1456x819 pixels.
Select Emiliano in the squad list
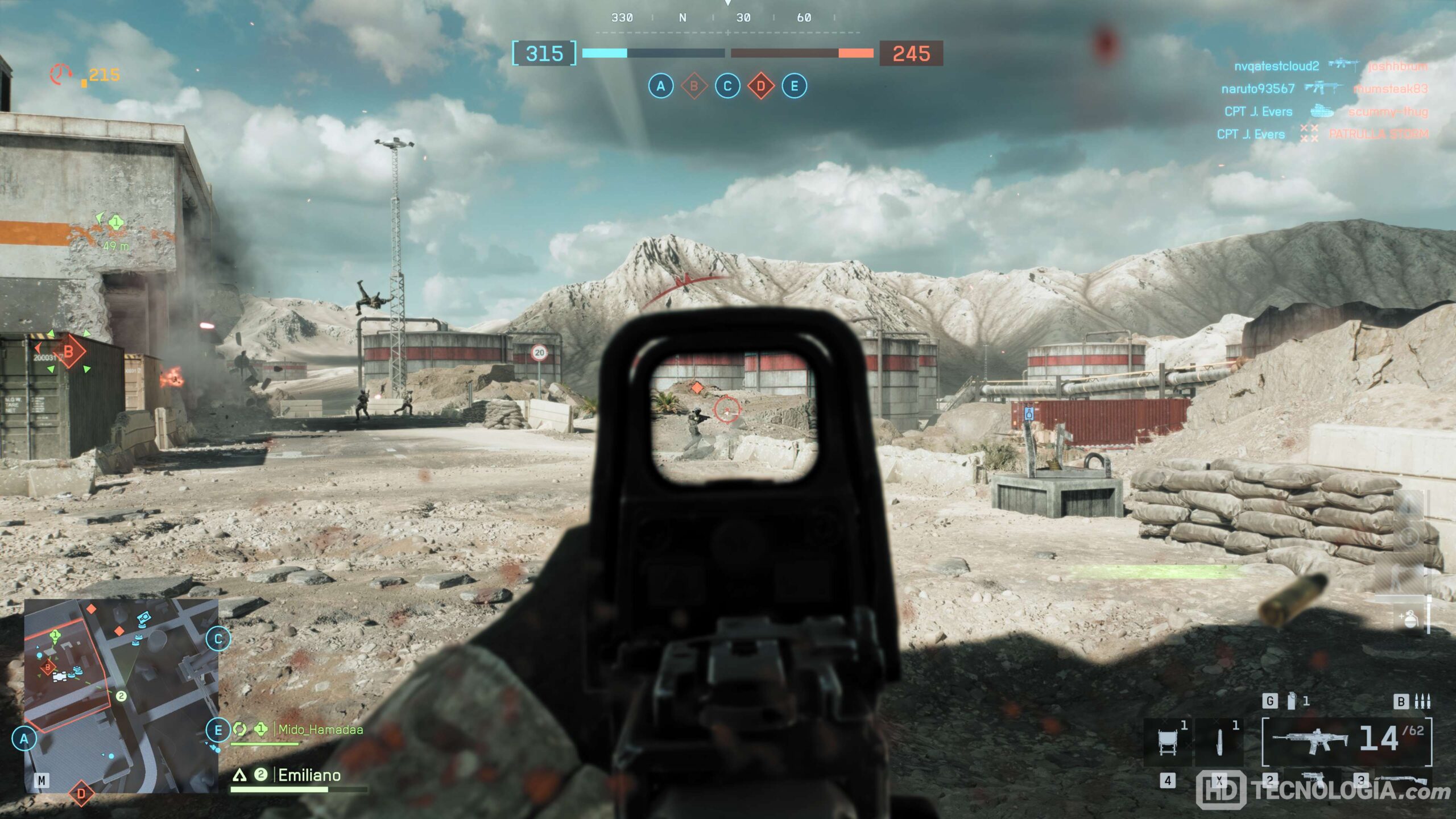(309, 775)
